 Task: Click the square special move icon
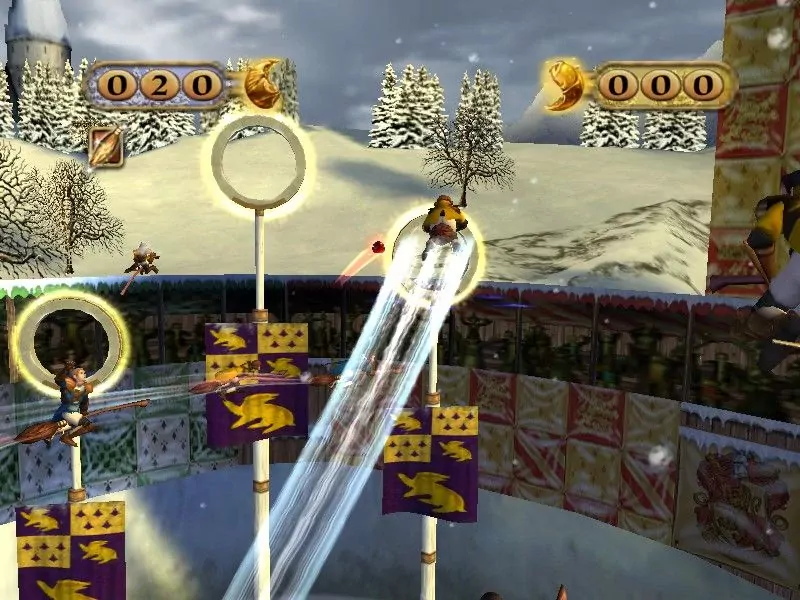click(105, 147)
